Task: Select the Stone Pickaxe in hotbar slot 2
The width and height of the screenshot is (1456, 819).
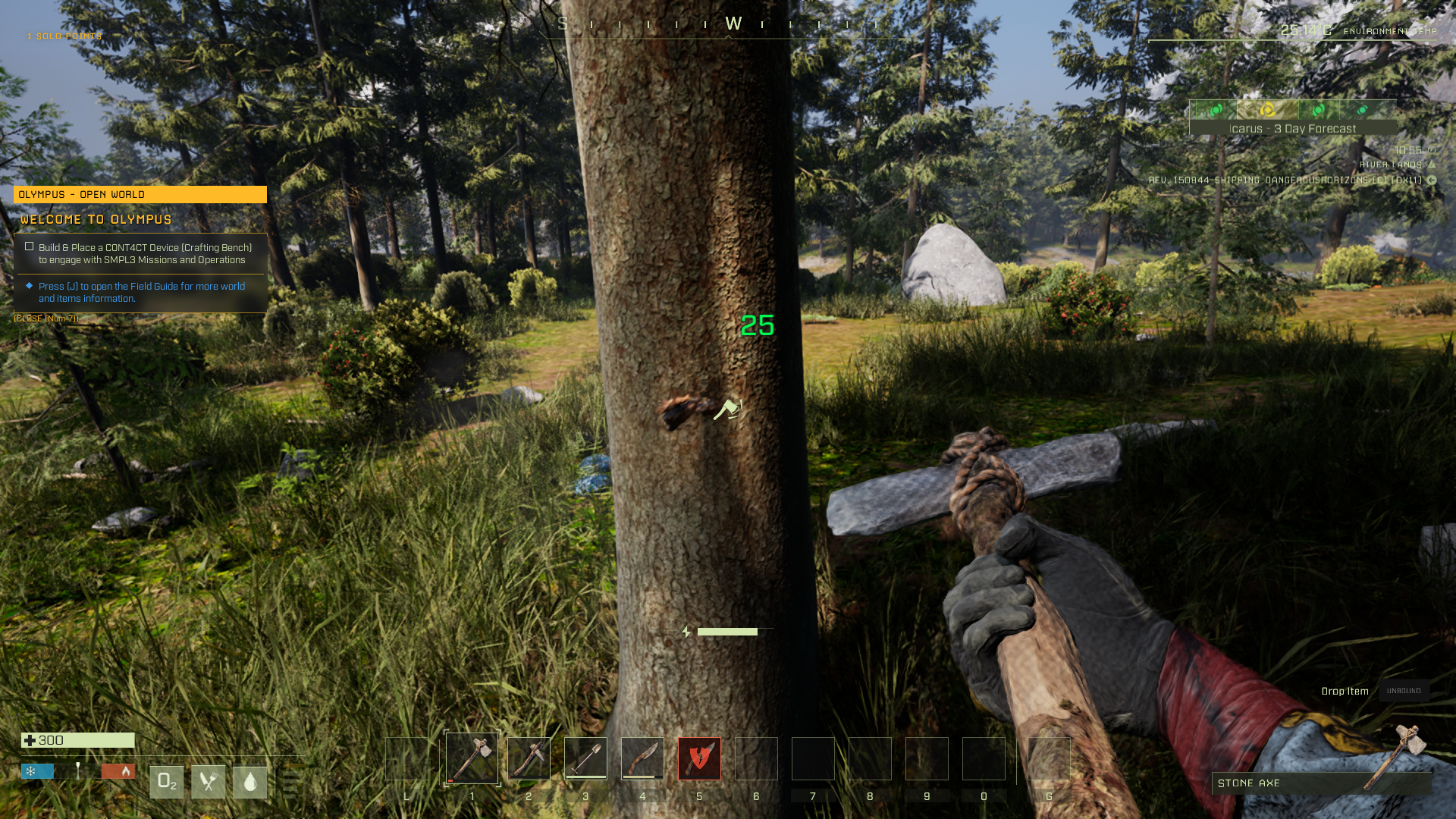Action: click(x=529, y=758)
